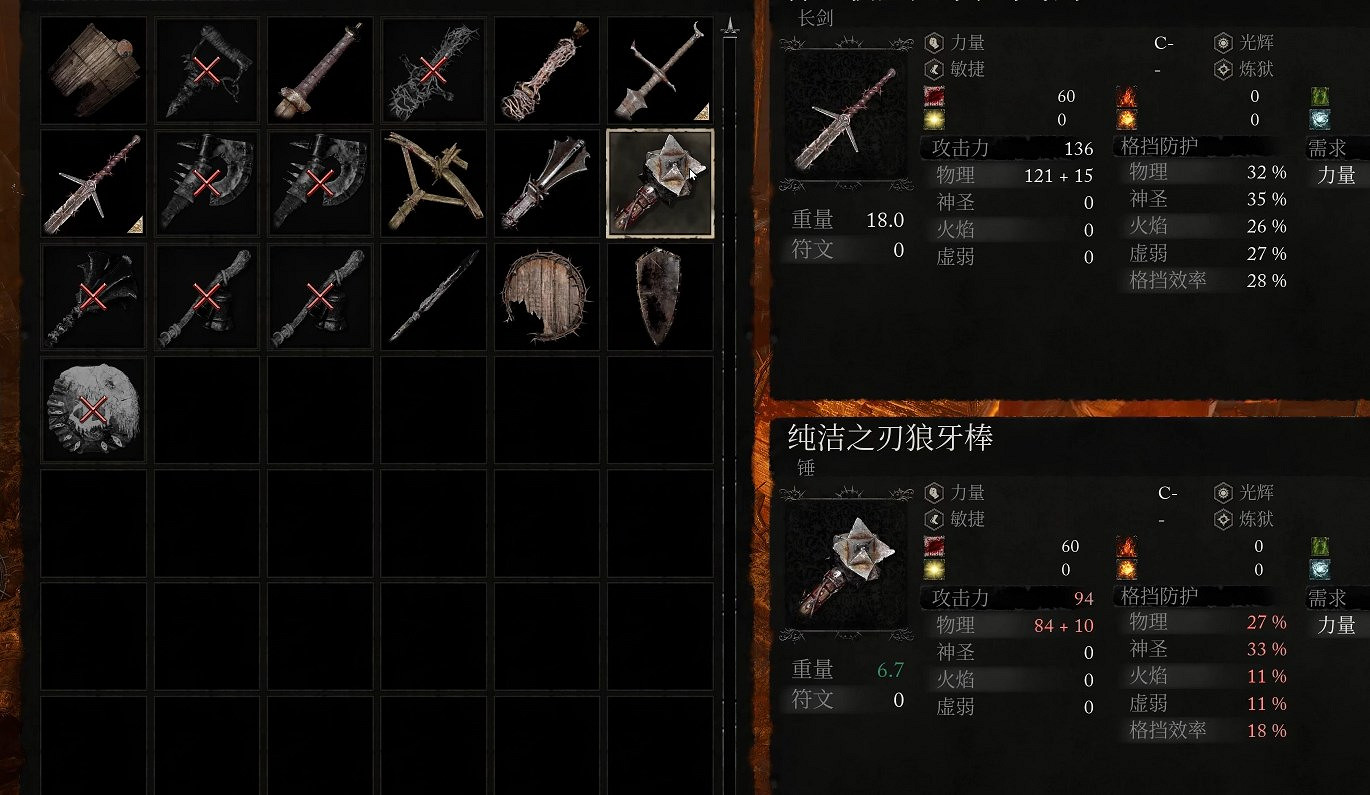Viewport: 1370px width, 795px height.
Task: Click the 力量 icon on the 纯洁之刃狼牙棒 panel
Action: (x=932, y=493)
